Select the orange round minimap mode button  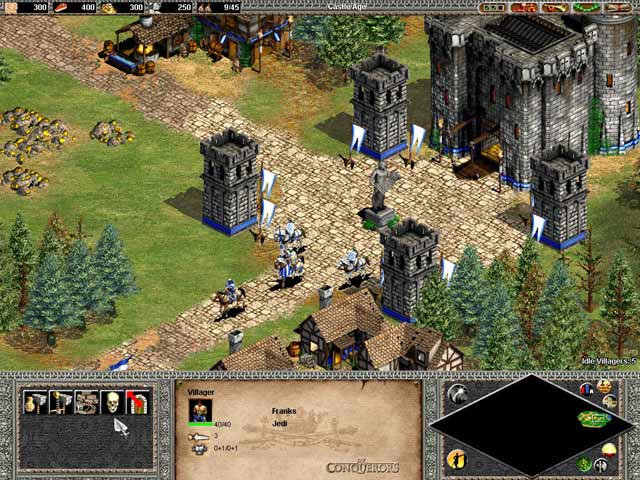[x=604, y=386]
